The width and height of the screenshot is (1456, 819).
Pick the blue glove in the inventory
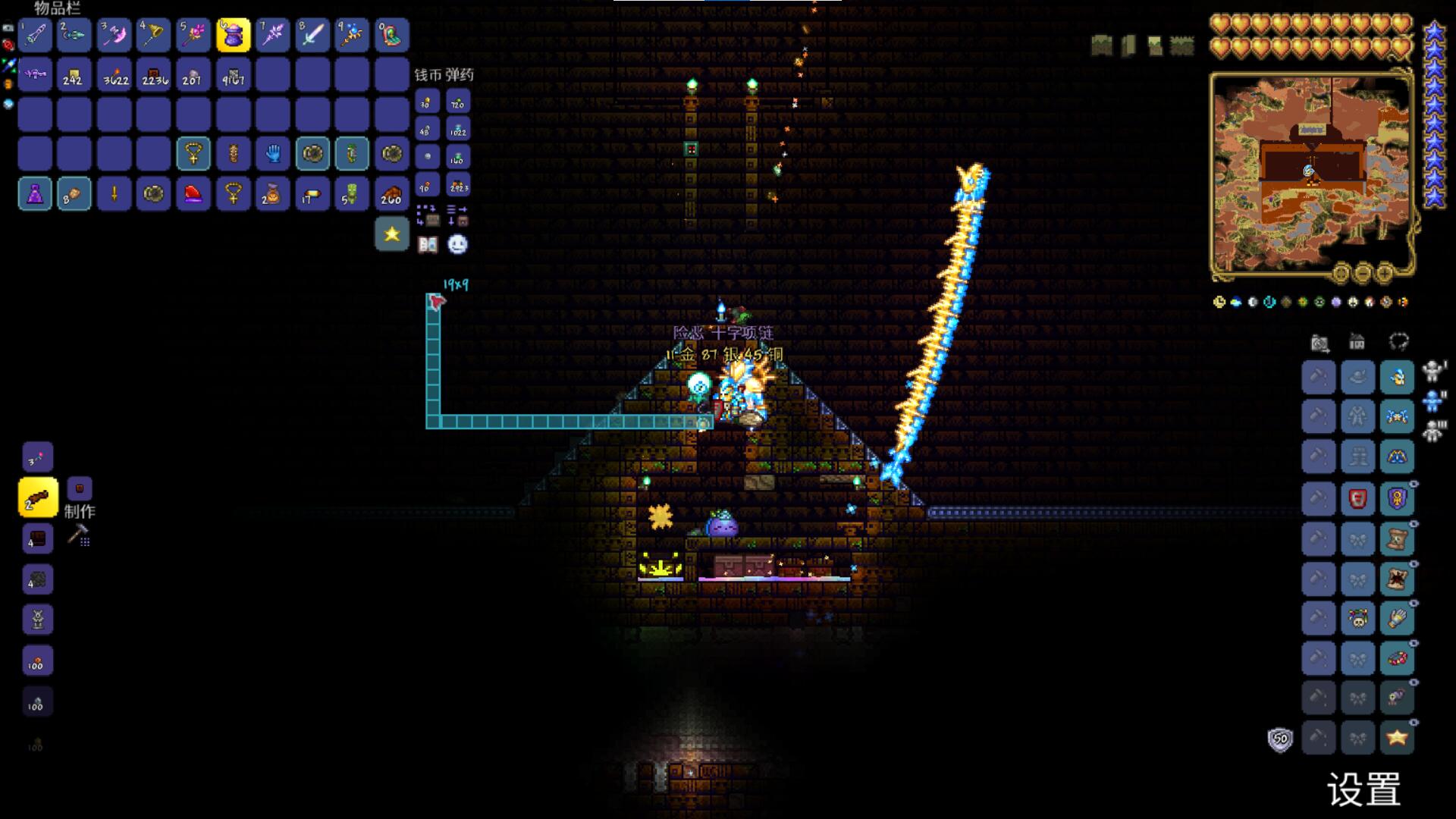click(272, 154)
